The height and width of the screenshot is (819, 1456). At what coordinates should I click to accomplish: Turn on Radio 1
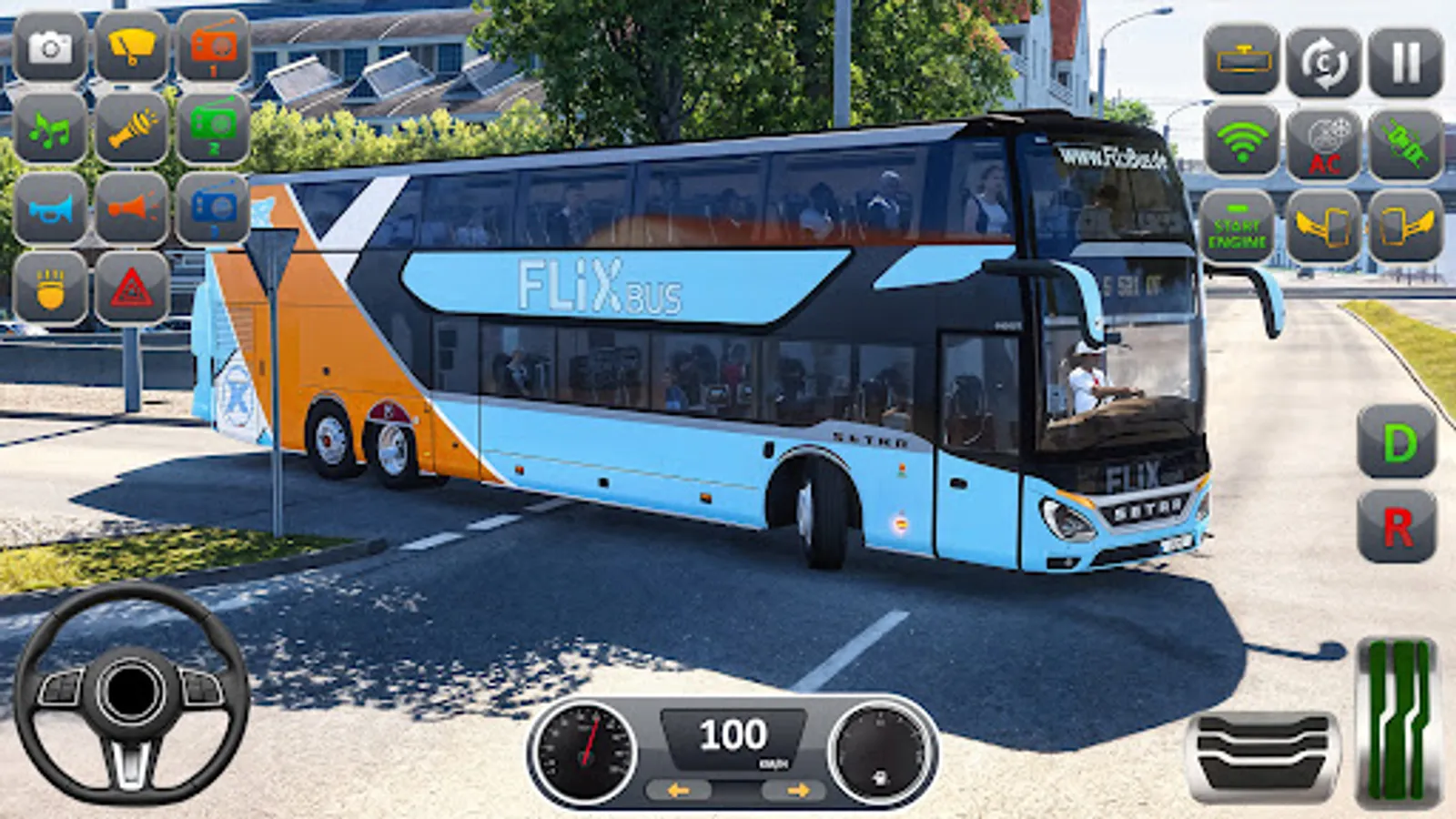[214, 47]
